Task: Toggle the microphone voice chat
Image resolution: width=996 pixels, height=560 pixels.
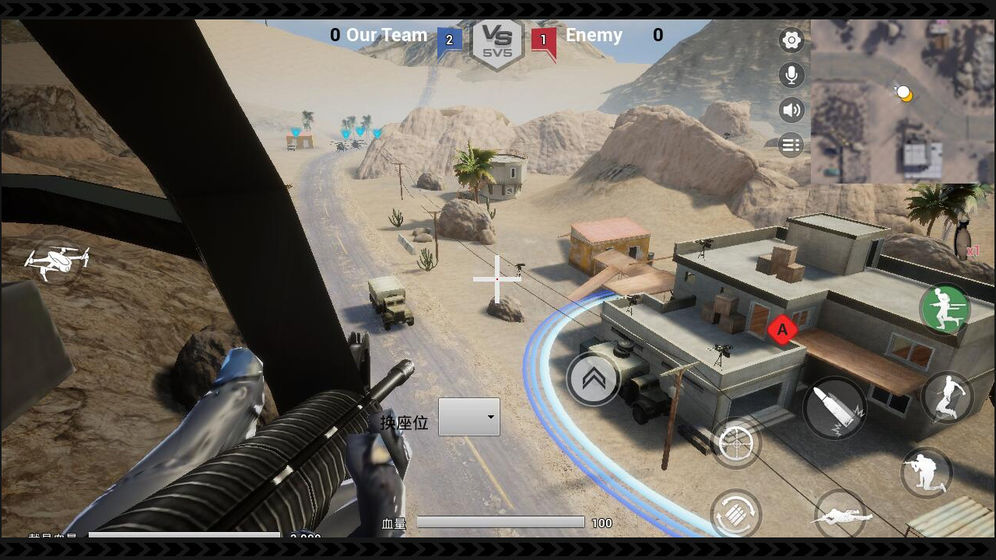Action: pos(791,75)
